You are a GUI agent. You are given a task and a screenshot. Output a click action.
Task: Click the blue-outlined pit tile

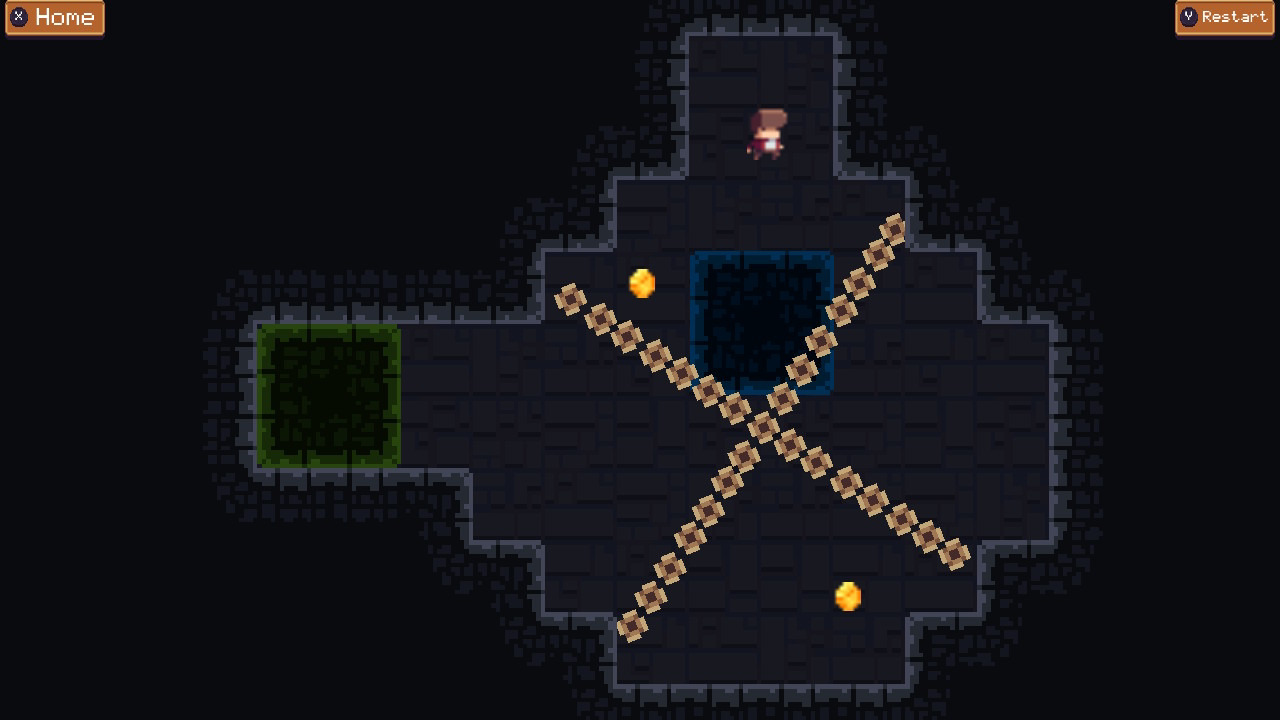coord(760,320)
